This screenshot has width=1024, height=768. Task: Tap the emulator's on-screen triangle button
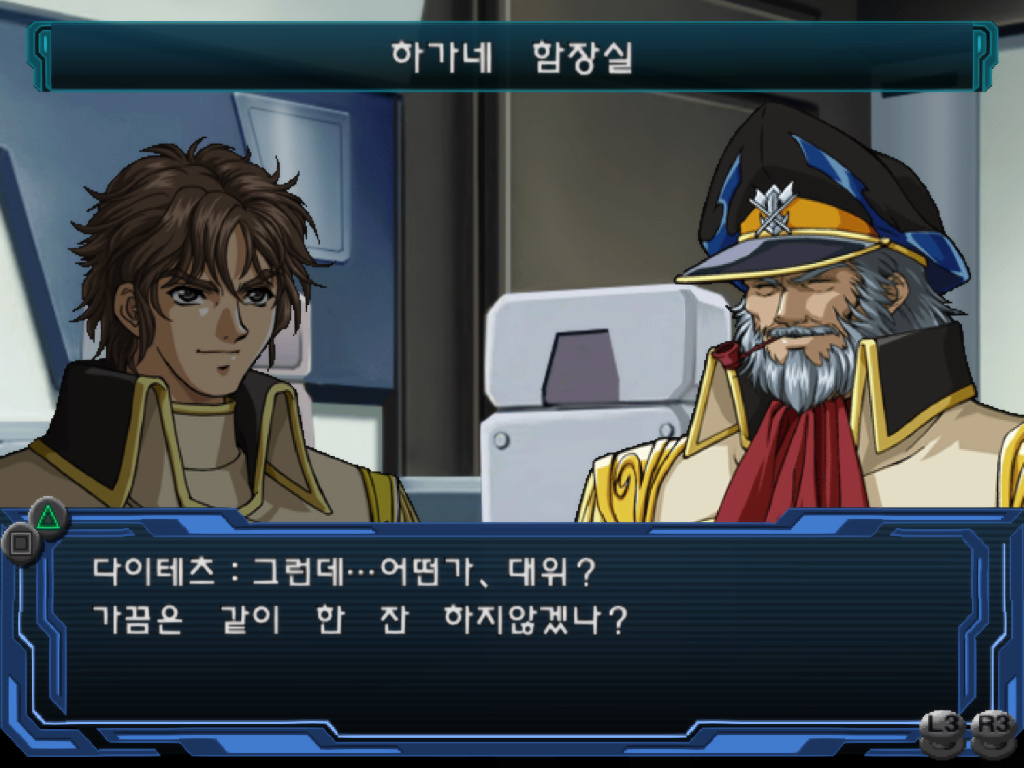pyautogui.click(x=46, y=516)
